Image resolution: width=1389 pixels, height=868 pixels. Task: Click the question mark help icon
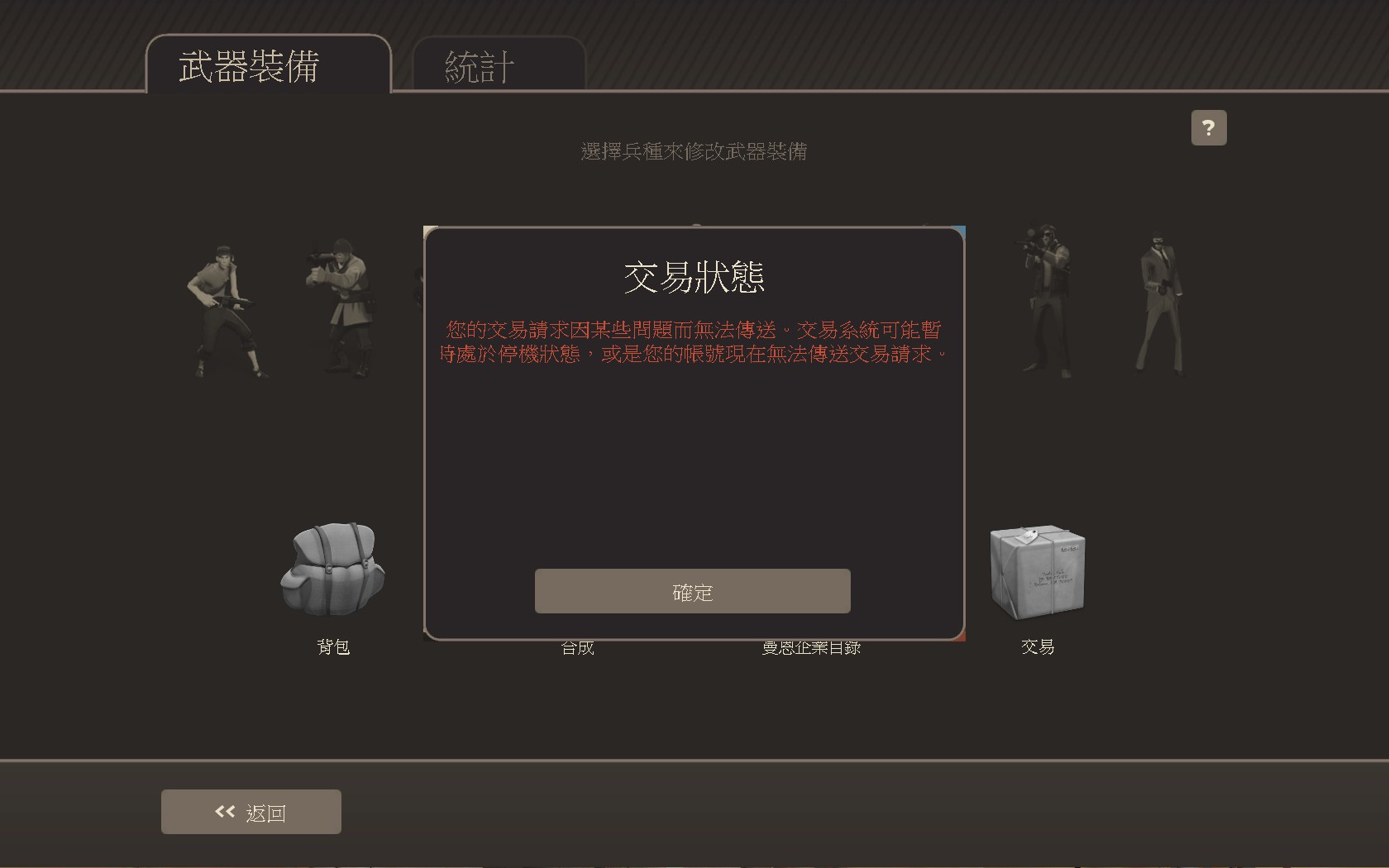click(1209, 127)
